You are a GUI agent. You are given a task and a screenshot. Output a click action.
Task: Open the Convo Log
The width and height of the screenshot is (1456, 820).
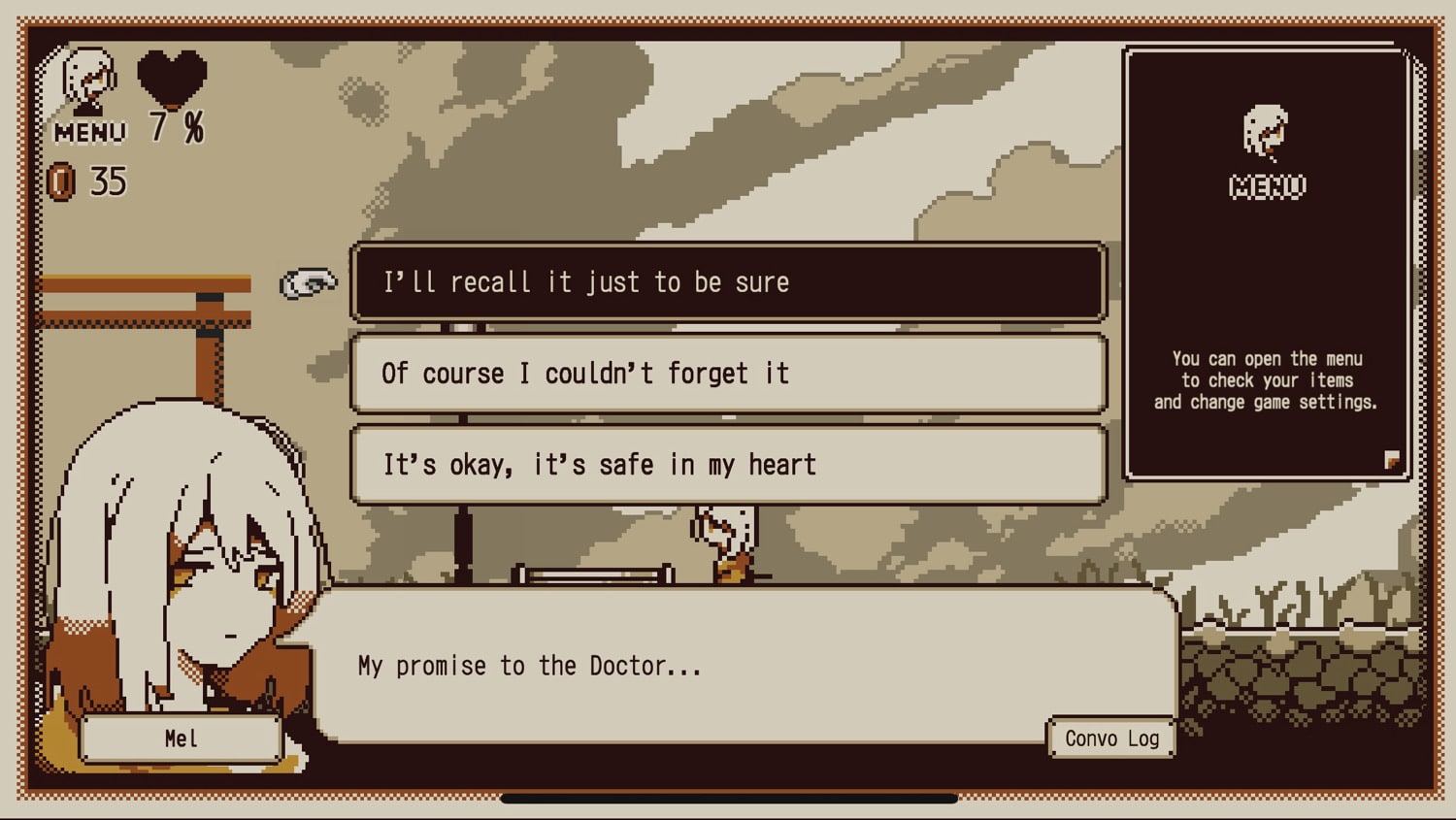(x=1111, y=738)
